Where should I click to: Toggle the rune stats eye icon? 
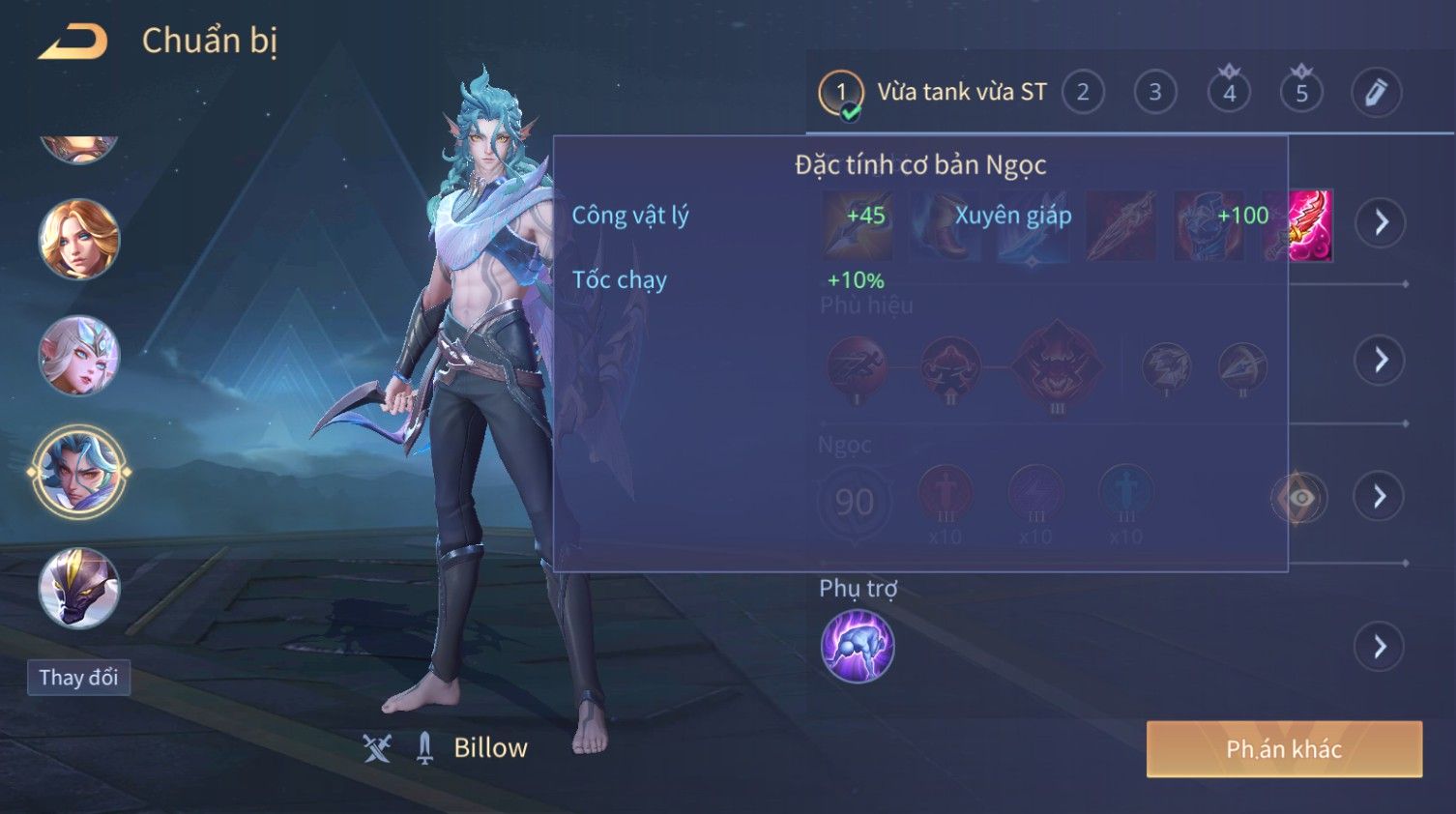point(1300,498)
